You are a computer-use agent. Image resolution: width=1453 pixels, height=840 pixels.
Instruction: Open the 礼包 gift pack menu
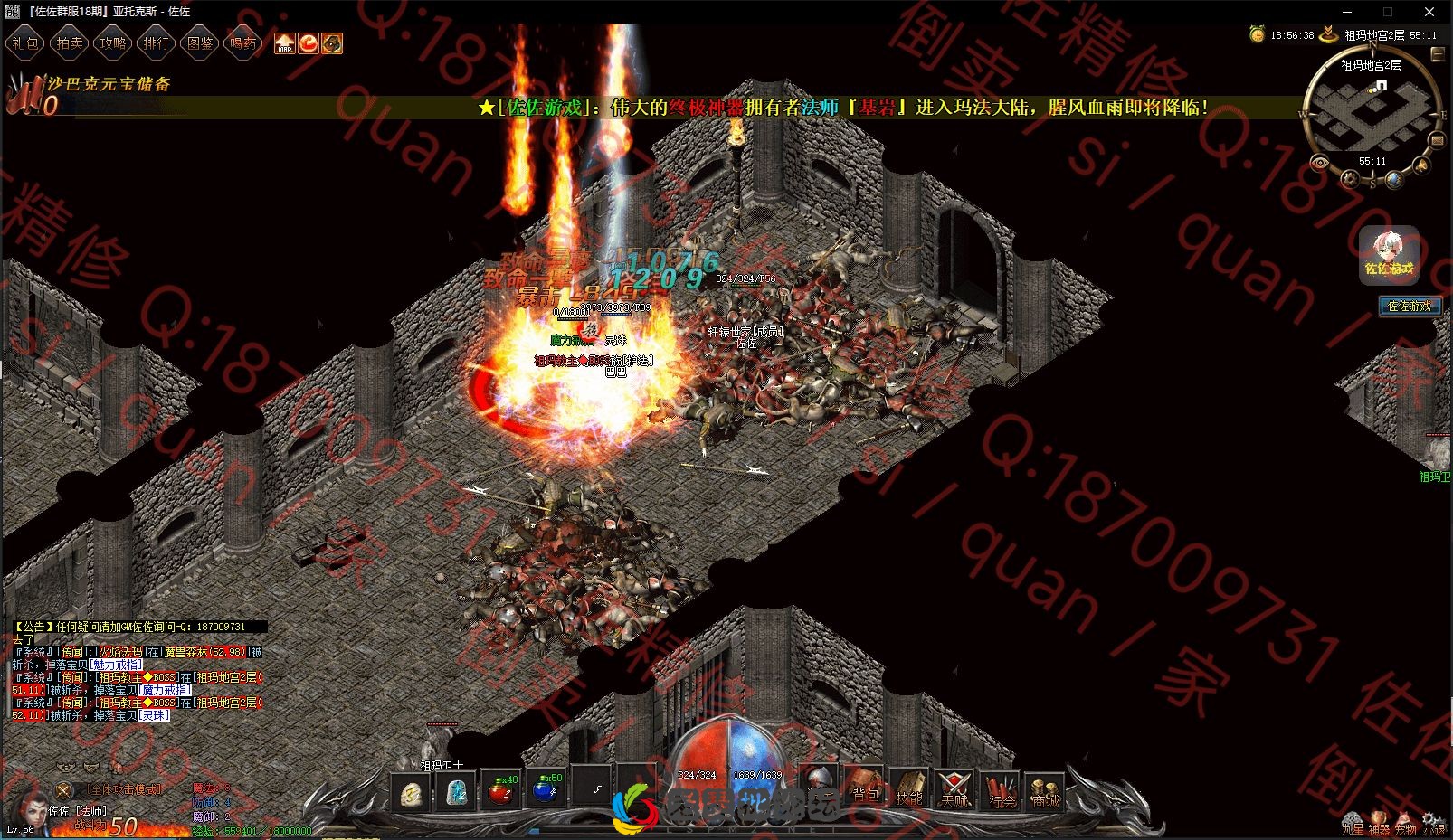click(x=24, y=42)
